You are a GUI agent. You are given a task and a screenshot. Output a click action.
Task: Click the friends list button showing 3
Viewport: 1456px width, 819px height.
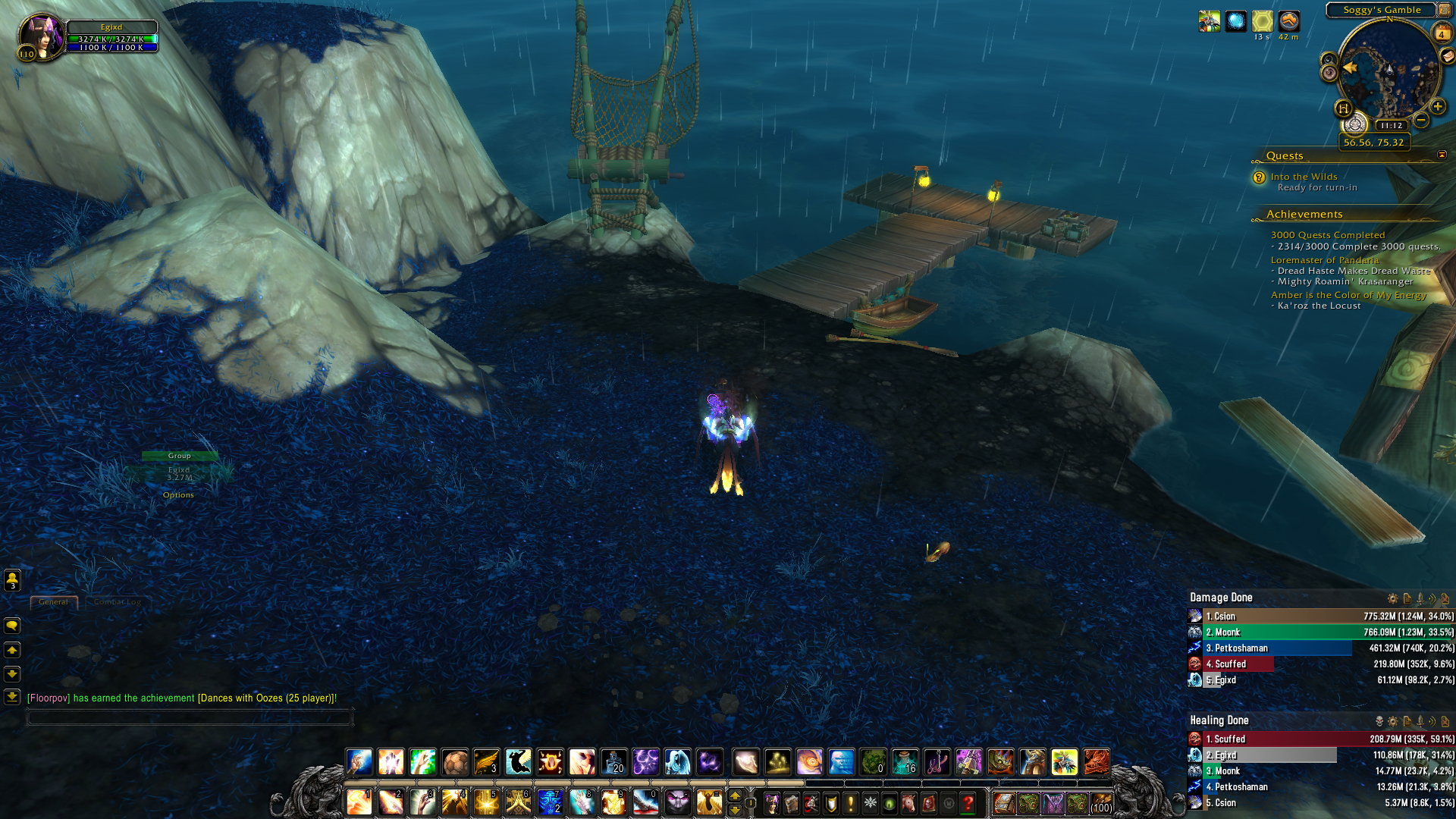click(12, 580)
